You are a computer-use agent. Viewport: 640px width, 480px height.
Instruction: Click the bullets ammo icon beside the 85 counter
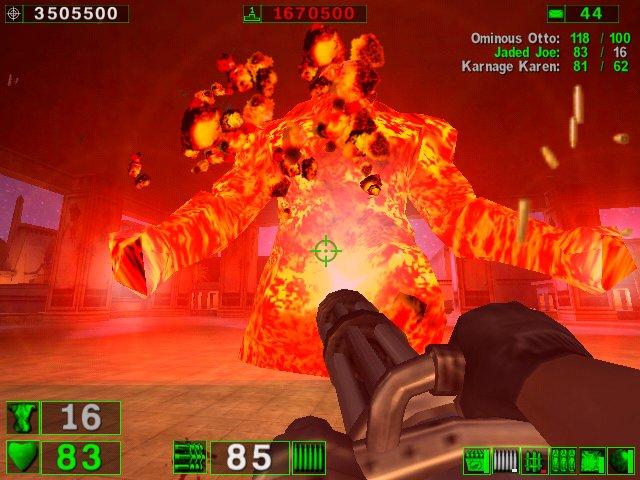click(308, 458)
